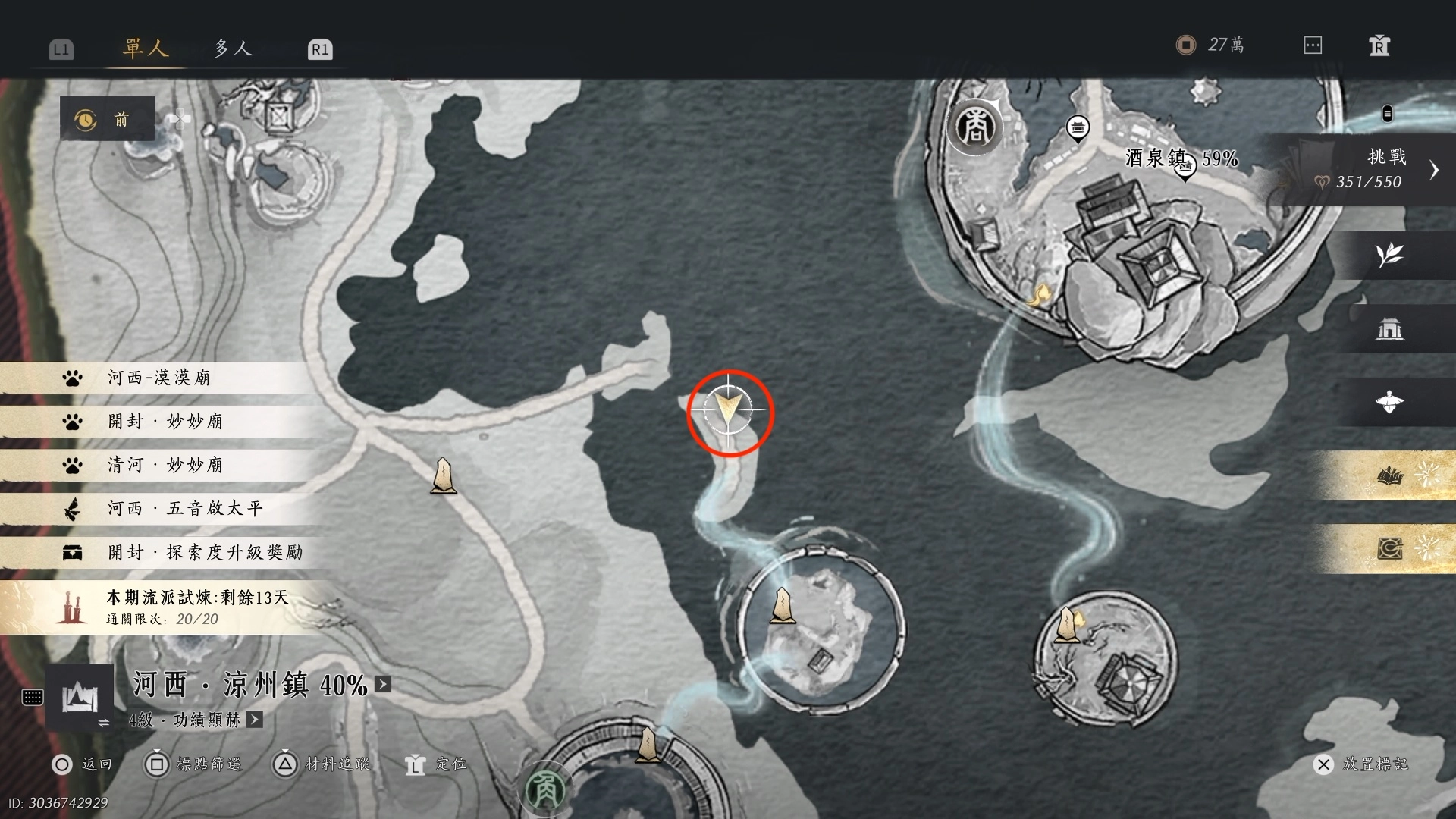The width and height of the screenshot is (1456, 819).
Task: Open the pavilion building side button
Action: tap(1389, 328)
